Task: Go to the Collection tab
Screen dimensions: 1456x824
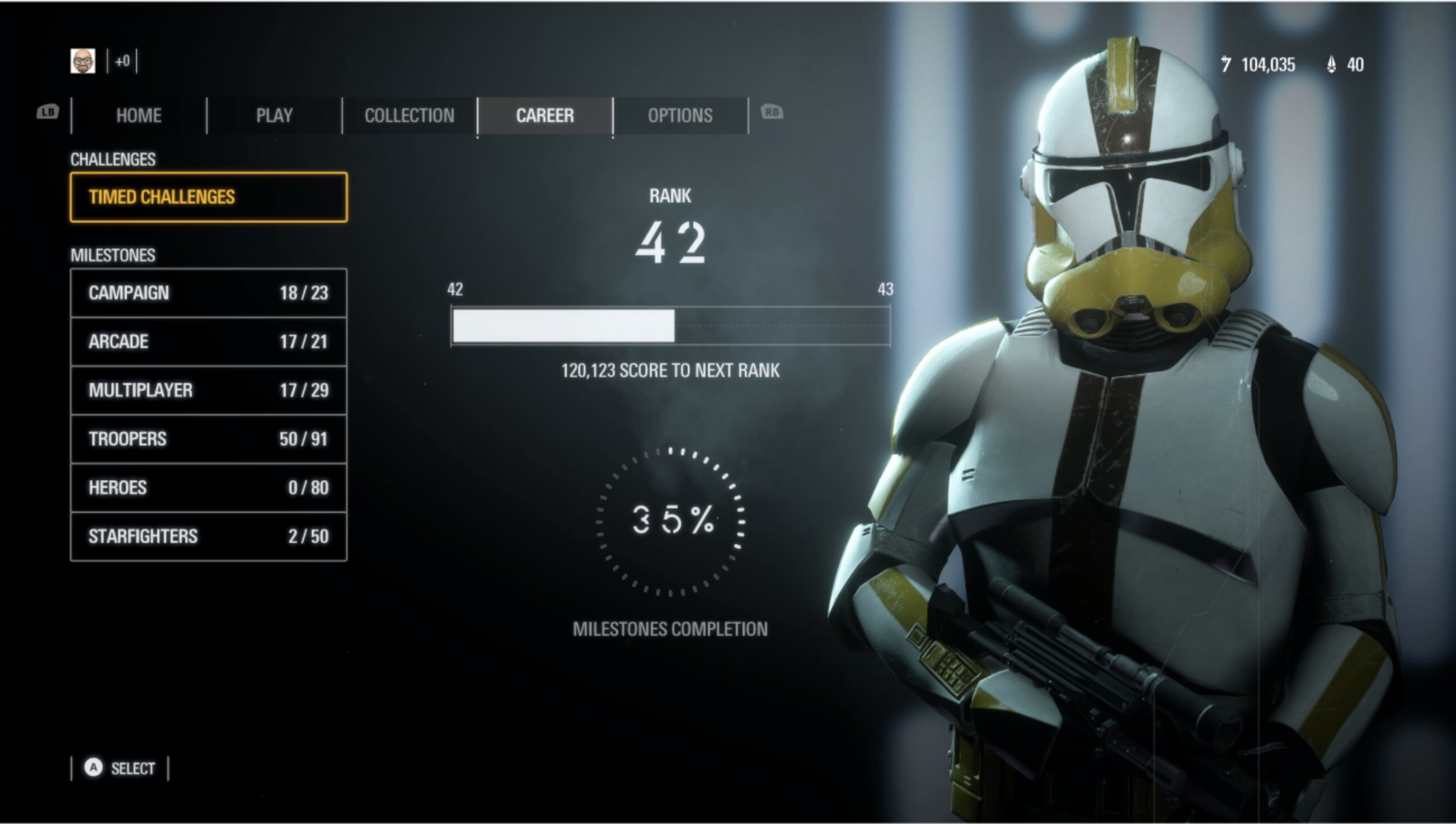Action: tap(410, 115)
